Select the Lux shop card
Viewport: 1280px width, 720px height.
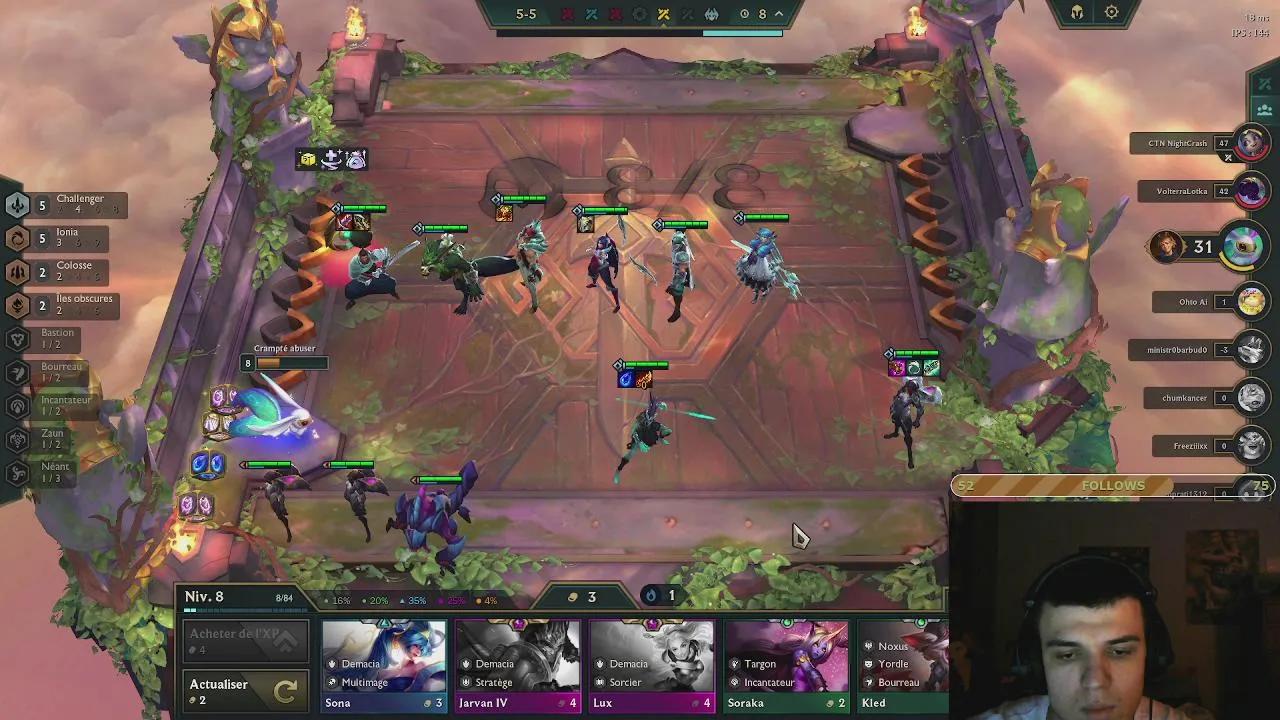[652, 665]
